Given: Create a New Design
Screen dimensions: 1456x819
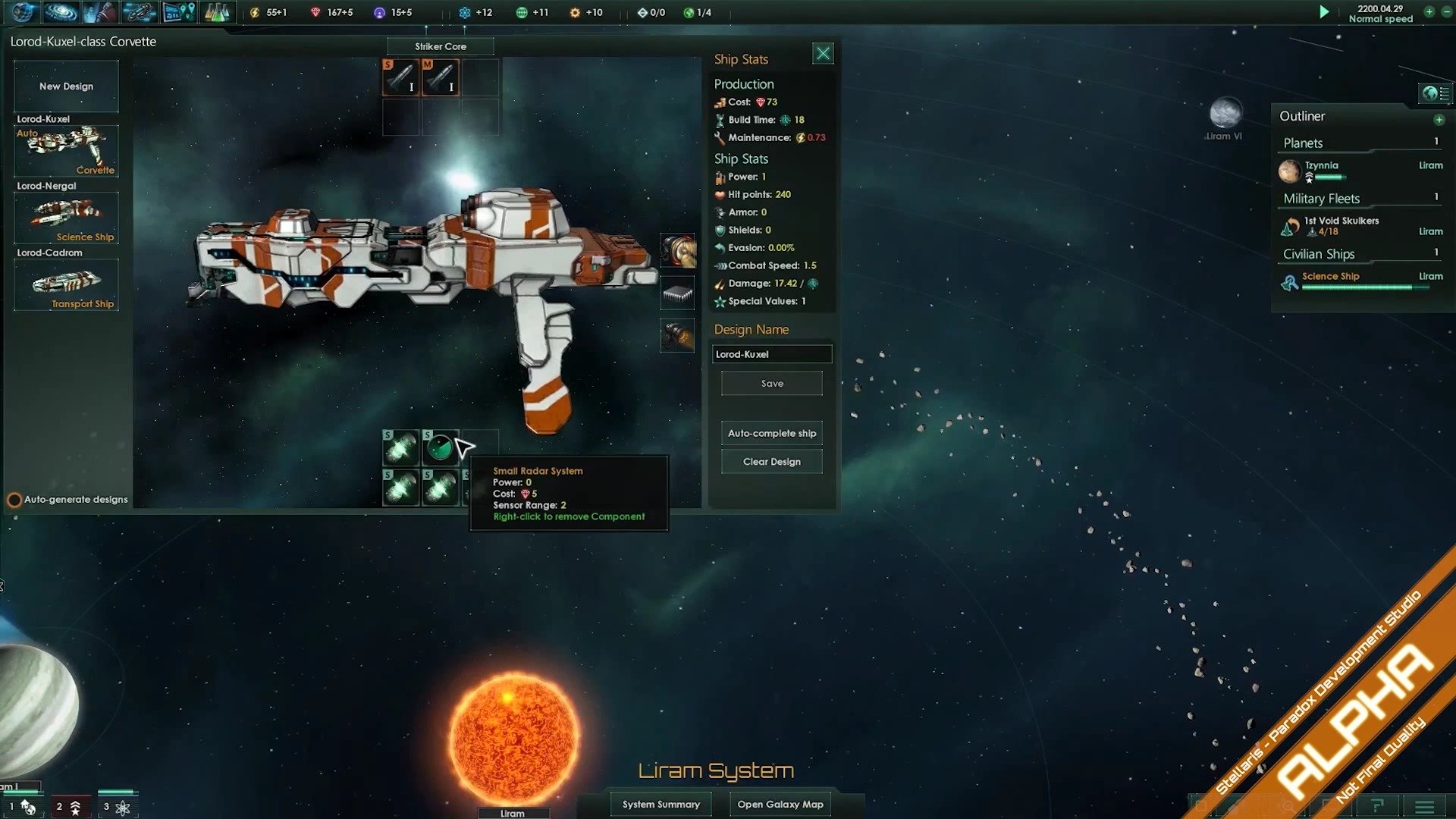Looking at the screenshot, I should click(x=67, y=86).
